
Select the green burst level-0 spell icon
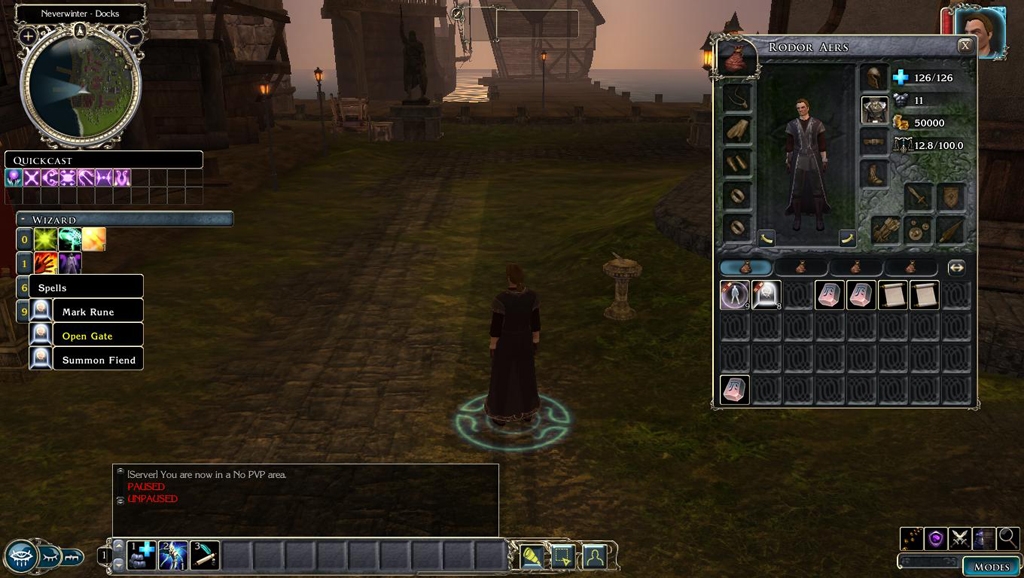pos(46,239)
